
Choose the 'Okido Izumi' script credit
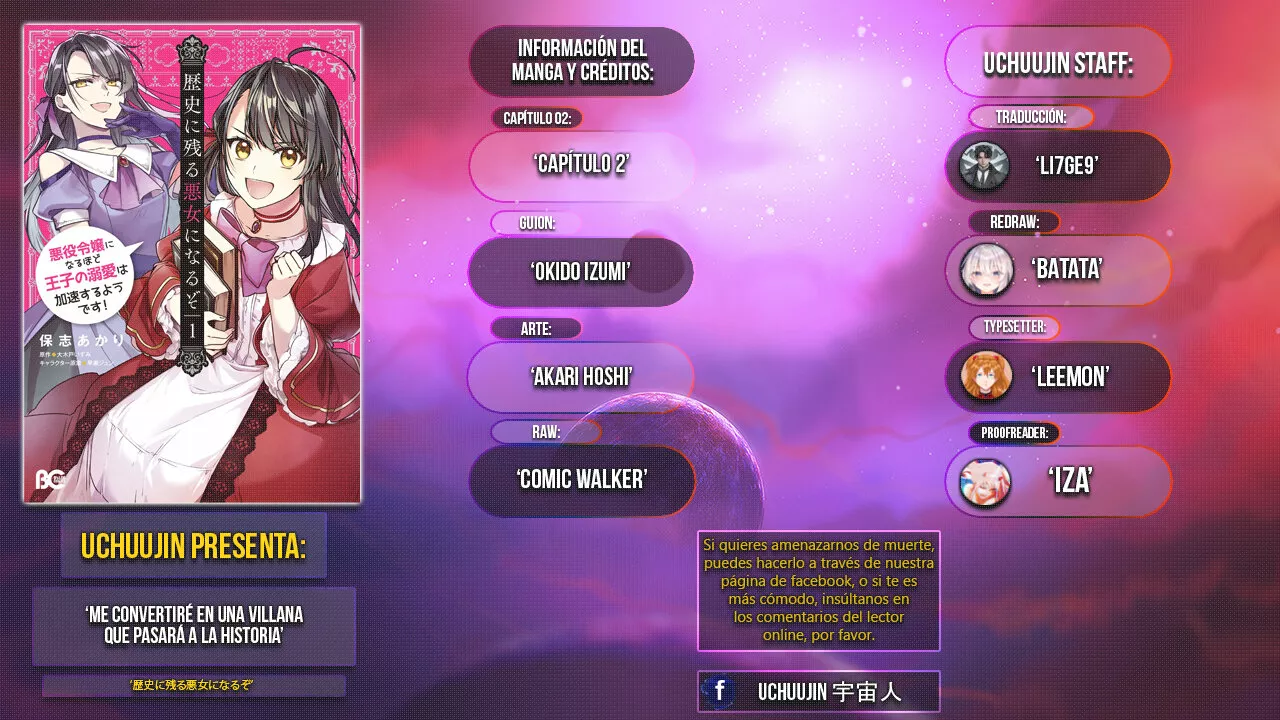click(x=581, y=271)
